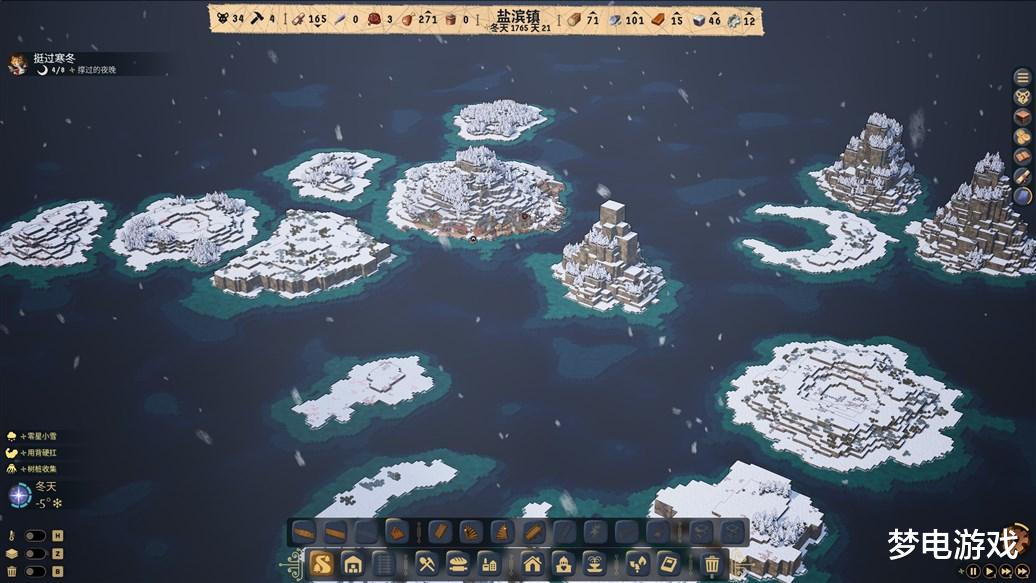Click the winter season weather orb

[x=18, y=495]
